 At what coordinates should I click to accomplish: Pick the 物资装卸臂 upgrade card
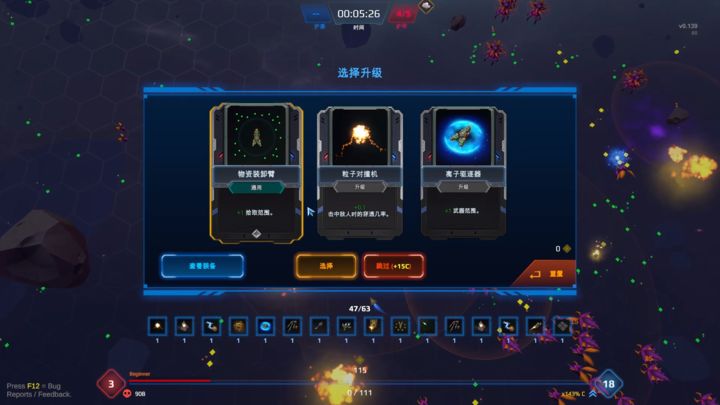[256, 172]
